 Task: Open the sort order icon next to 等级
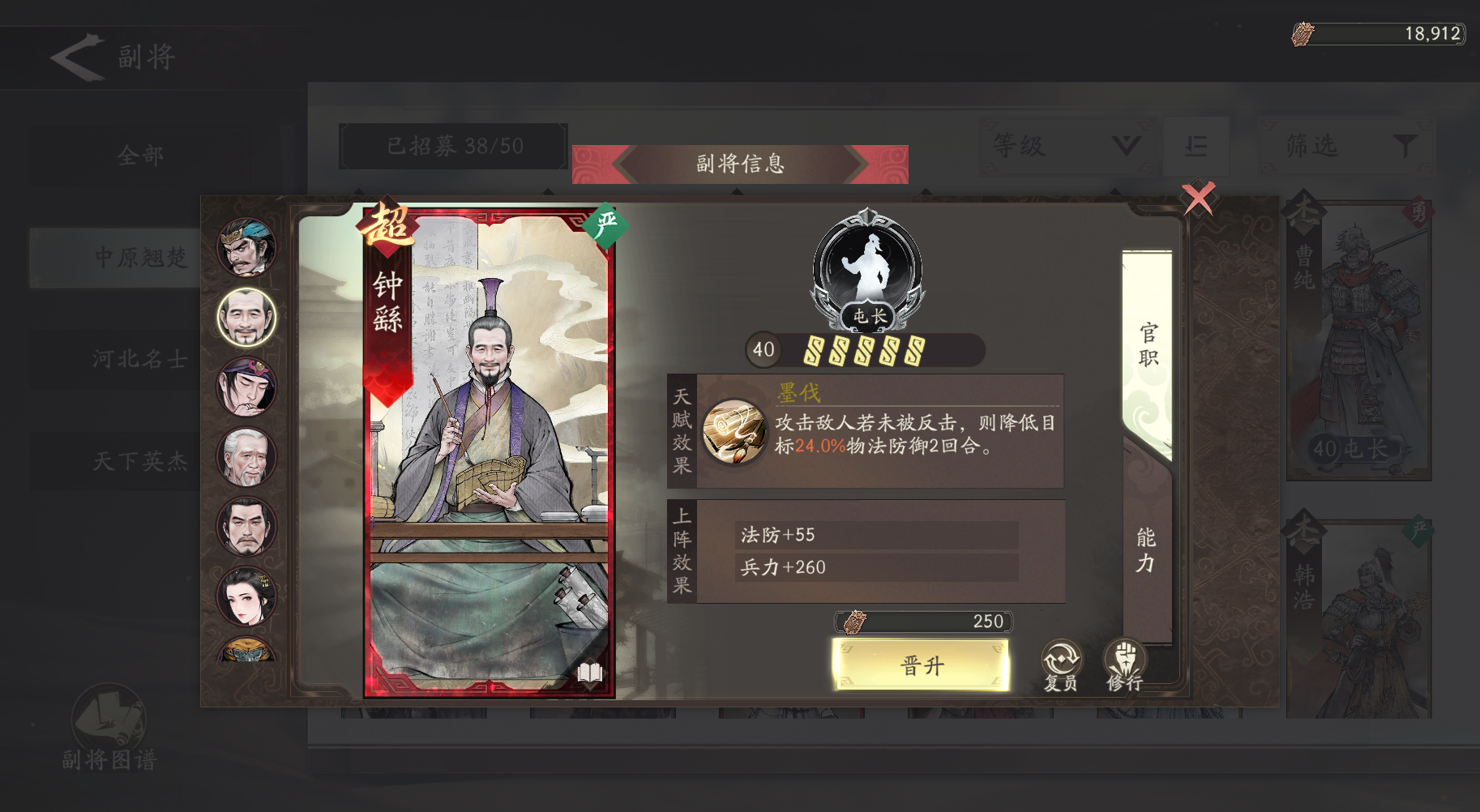tap(1197, 146)
